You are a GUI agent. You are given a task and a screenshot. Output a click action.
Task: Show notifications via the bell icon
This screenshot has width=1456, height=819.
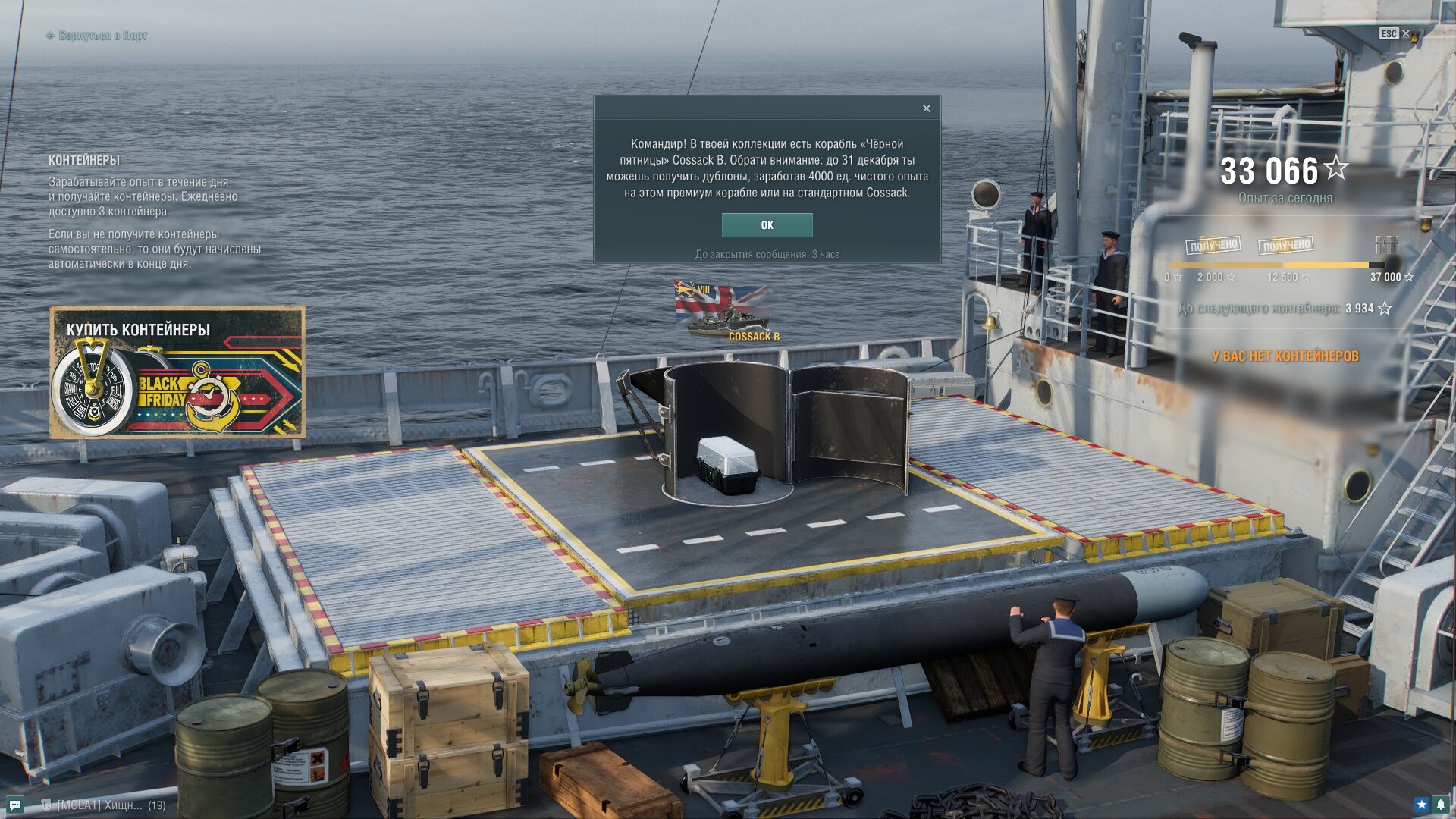point(1441,805)
